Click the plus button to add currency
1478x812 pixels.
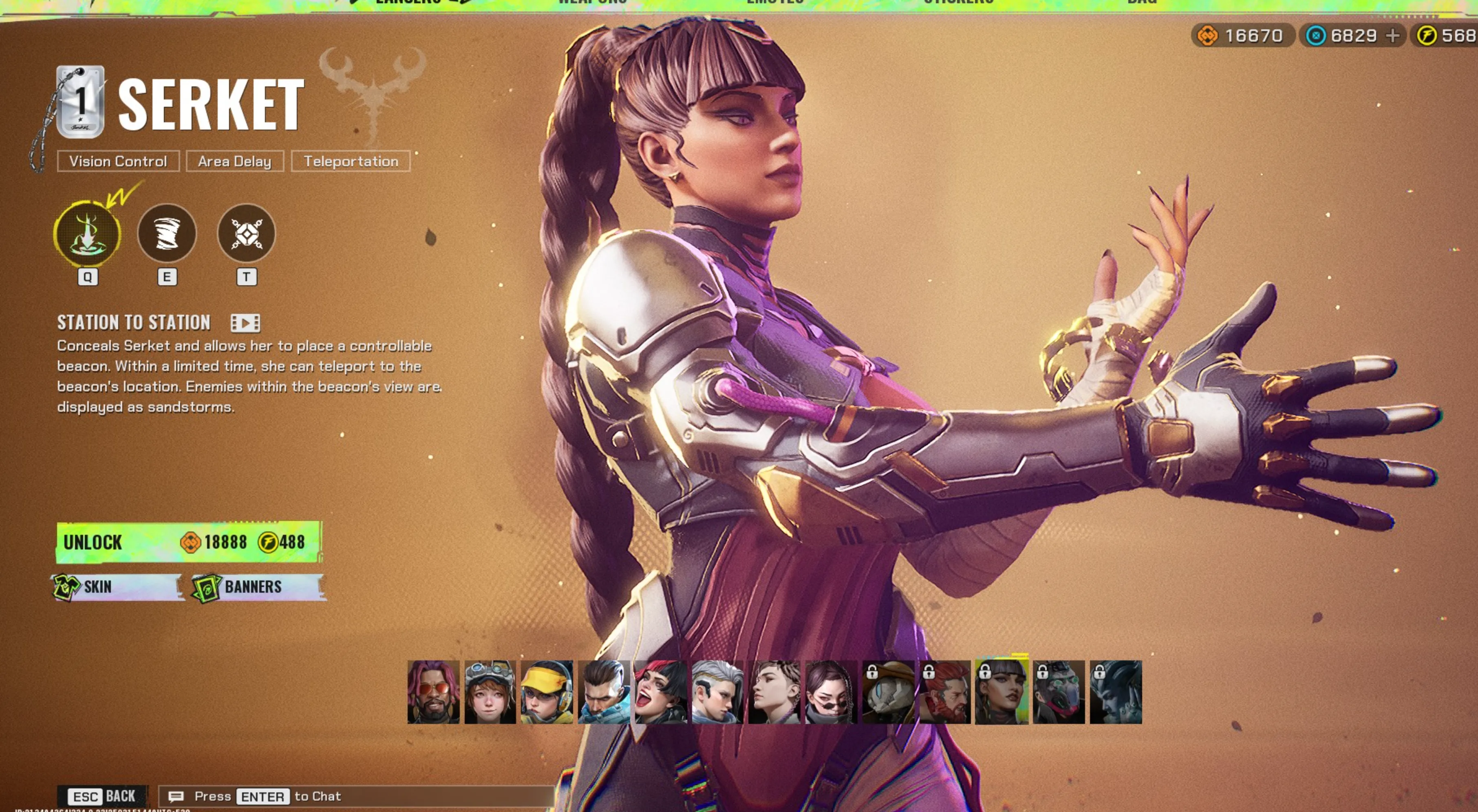(x=1392, y=36)
